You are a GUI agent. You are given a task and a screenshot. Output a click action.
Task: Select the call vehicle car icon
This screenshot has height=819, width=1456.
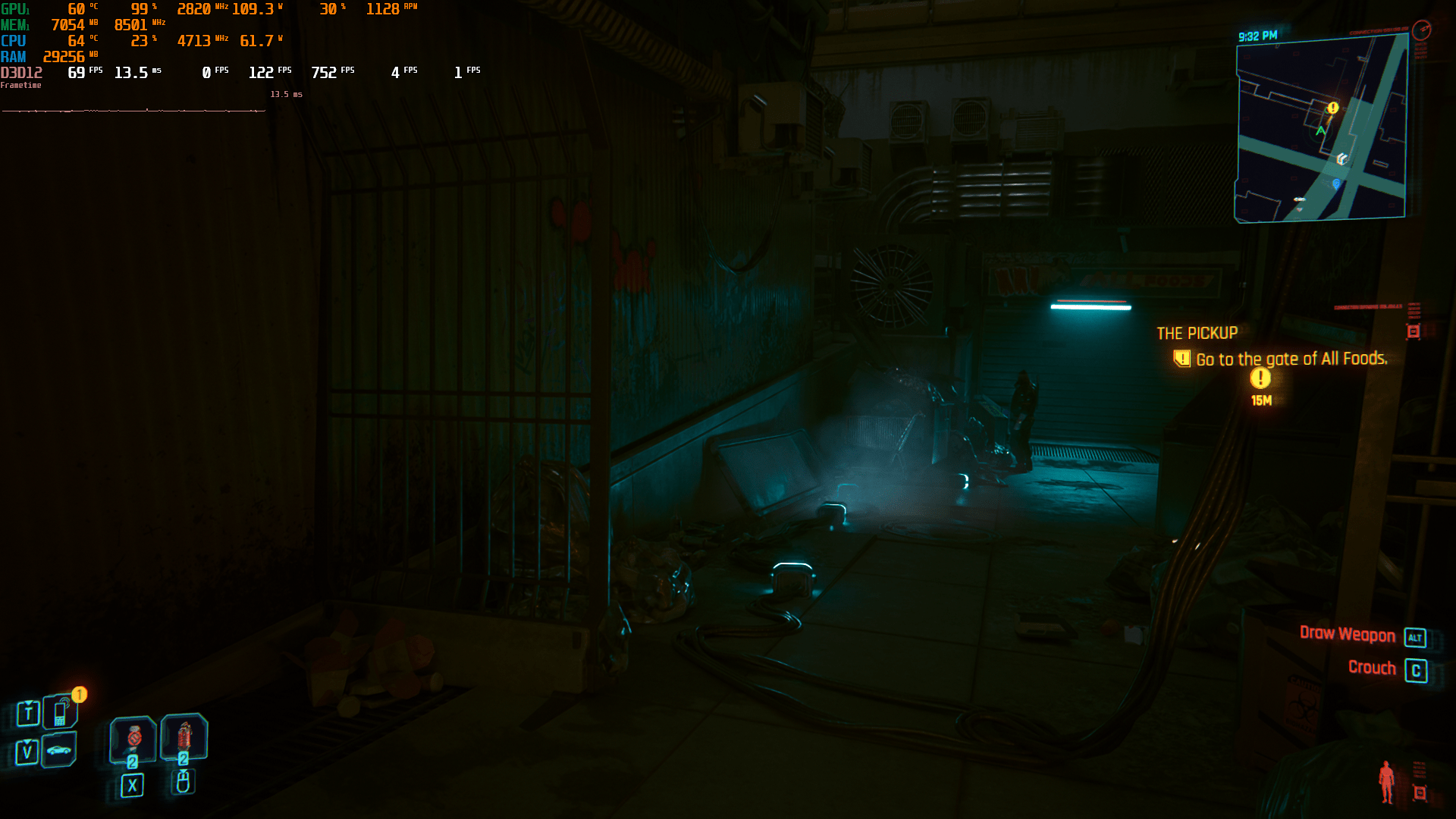[x=59, y=750]
